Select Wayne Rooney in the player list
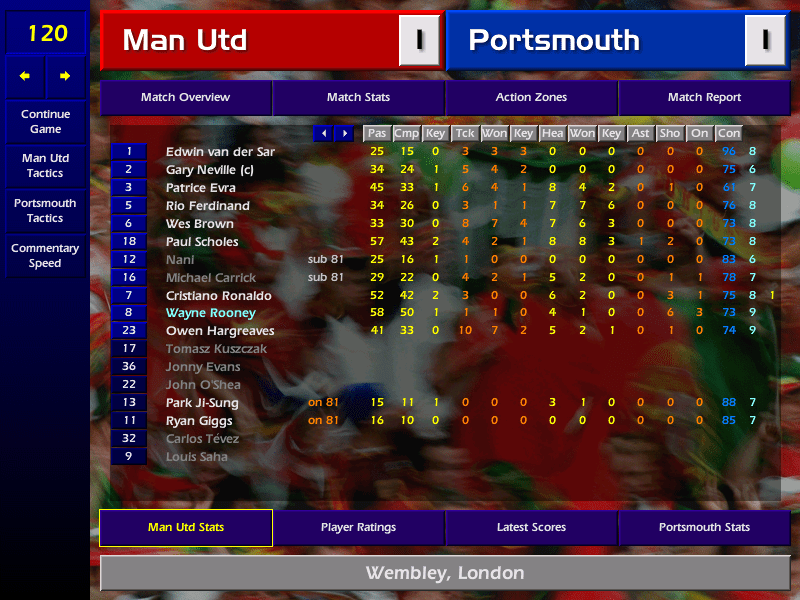 point(211,313)
